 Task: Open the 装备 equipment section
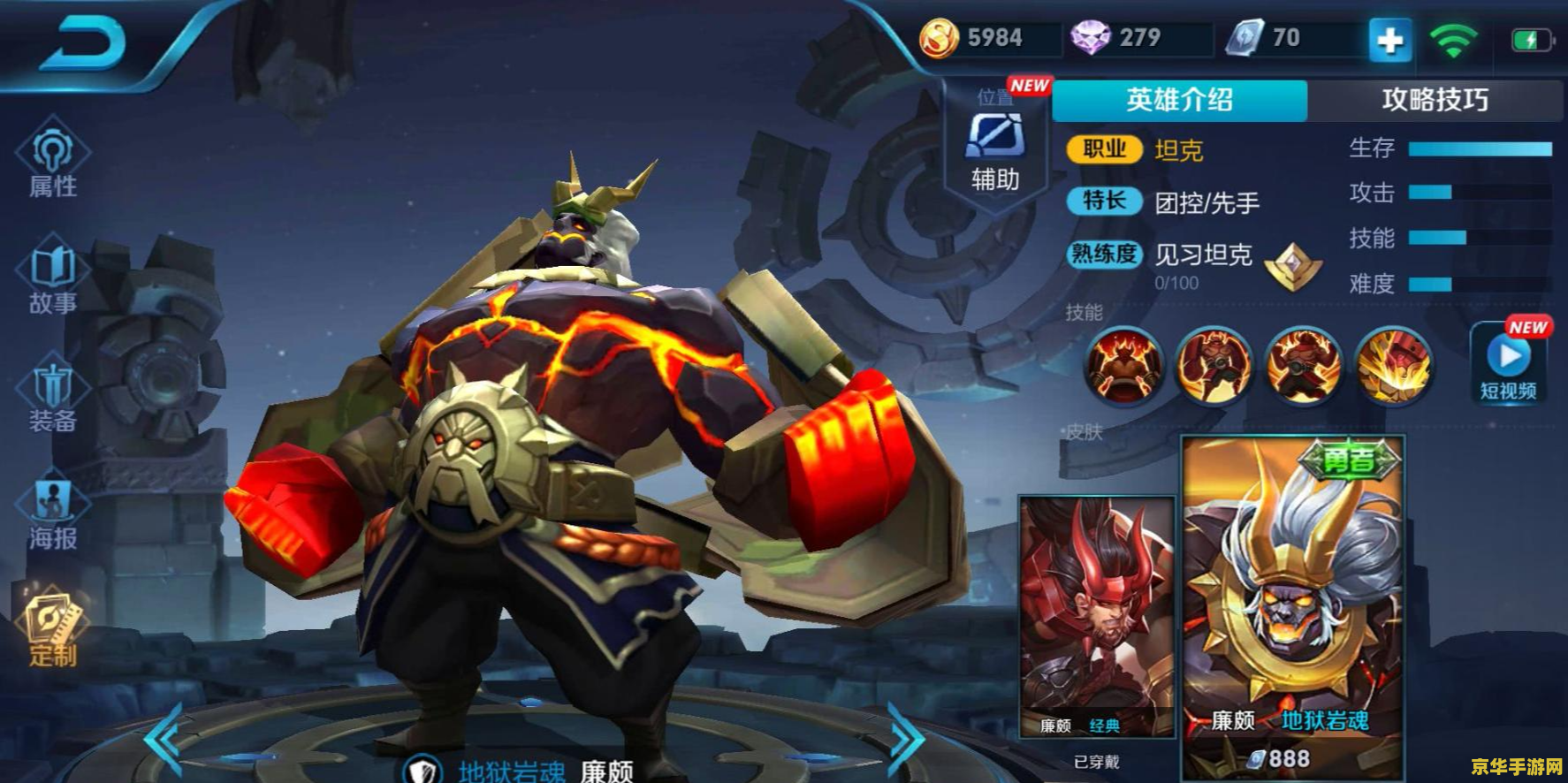tap(53, 396)
